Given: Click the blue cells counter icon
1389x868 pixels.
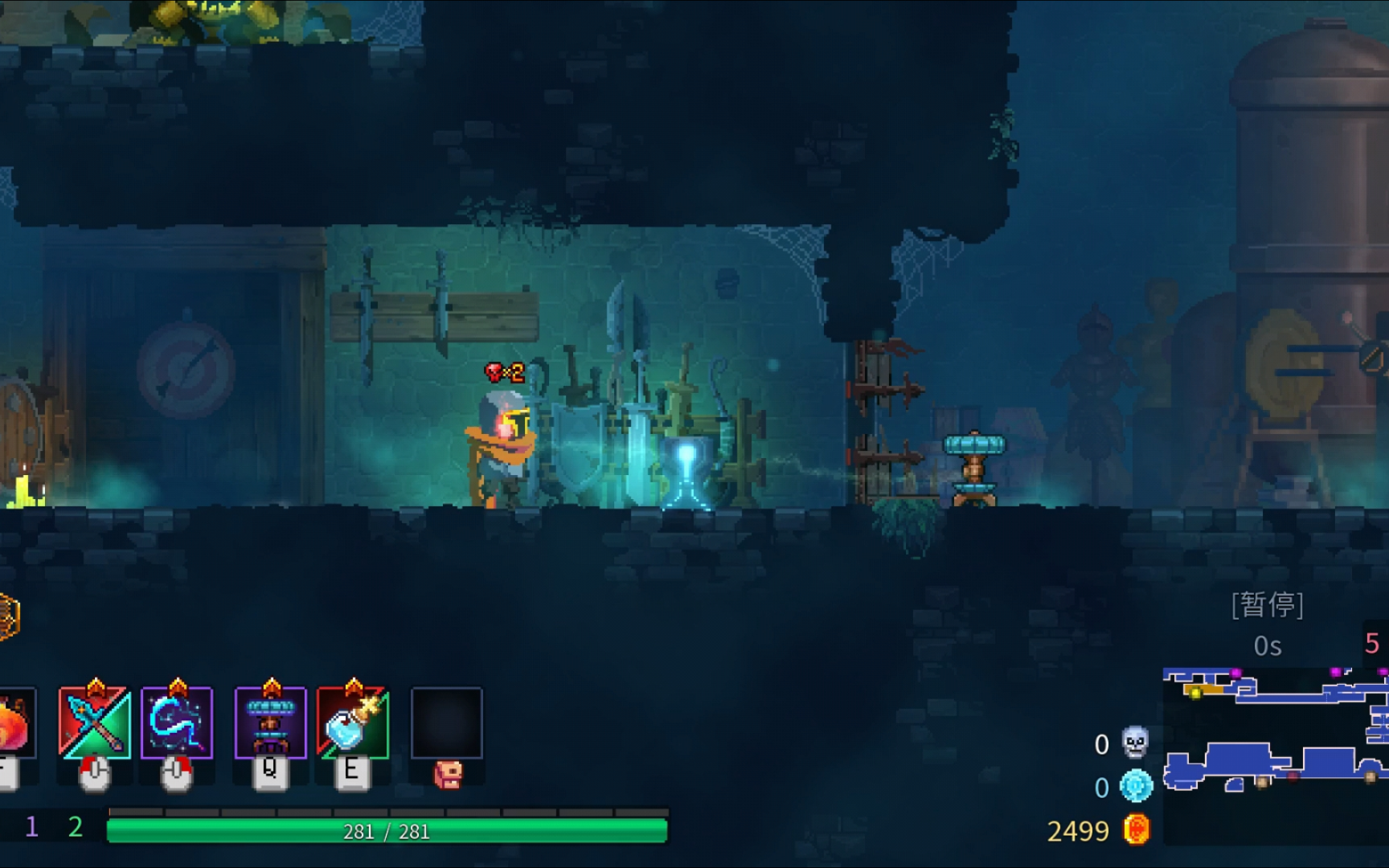Looking at the screenshot, I should coord(1136,786).
